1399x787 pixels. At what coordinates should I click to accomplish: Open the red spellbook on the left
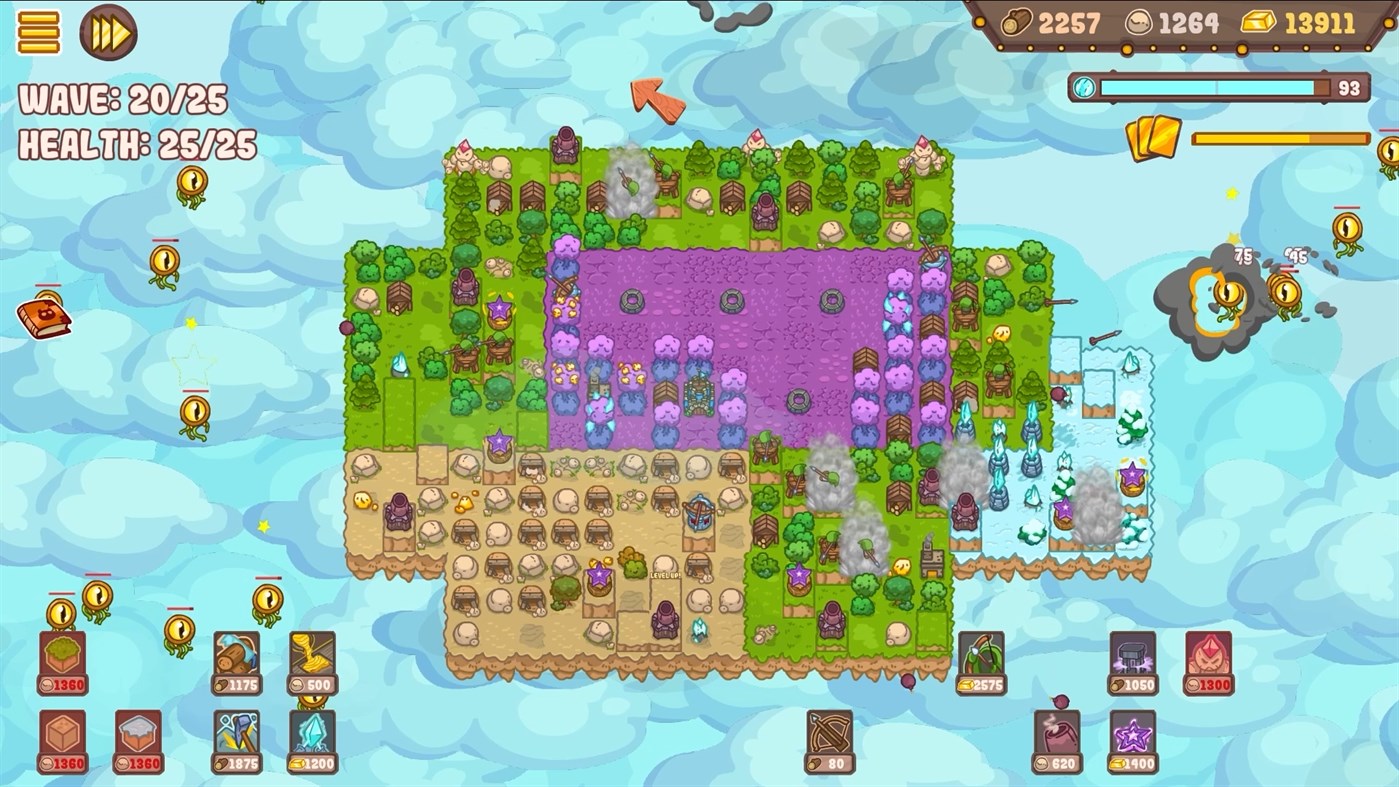pyautogui.click(x=42, y=316)
